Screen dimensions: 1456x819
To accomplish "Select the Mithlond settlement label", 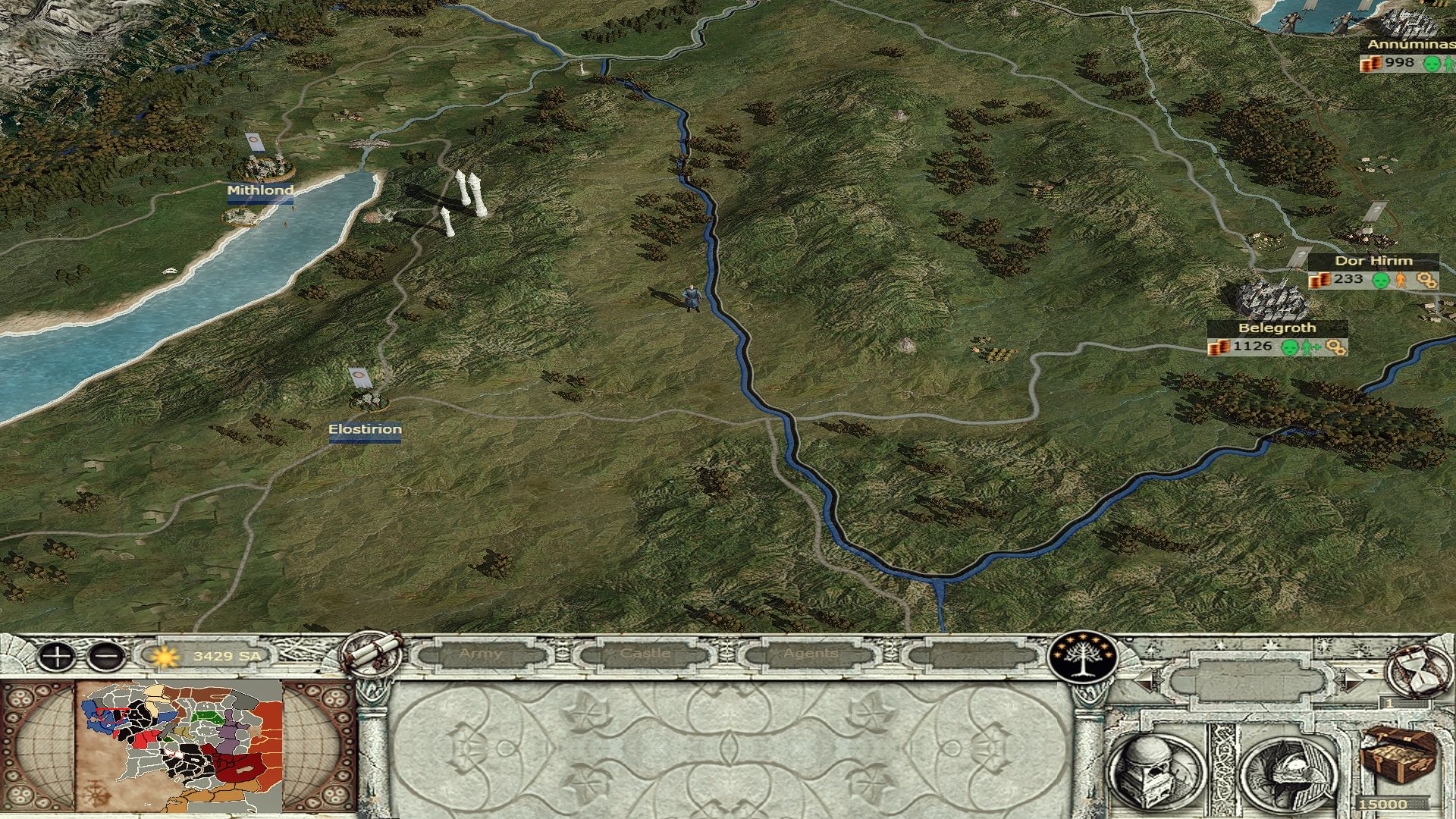I will [260, 190].
